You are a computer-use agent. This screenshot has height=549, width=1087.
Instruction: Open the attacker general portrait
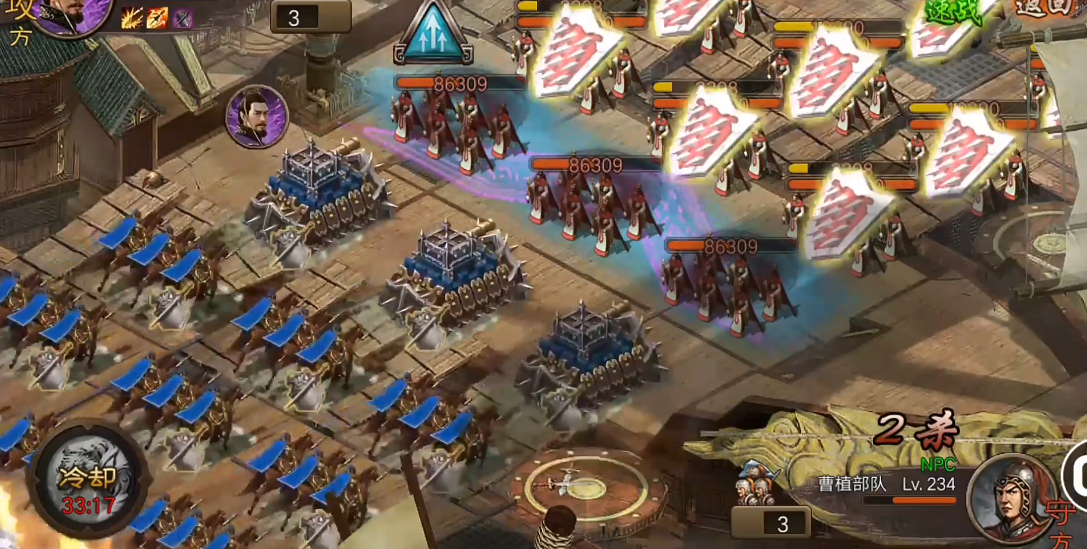(72, 14)
